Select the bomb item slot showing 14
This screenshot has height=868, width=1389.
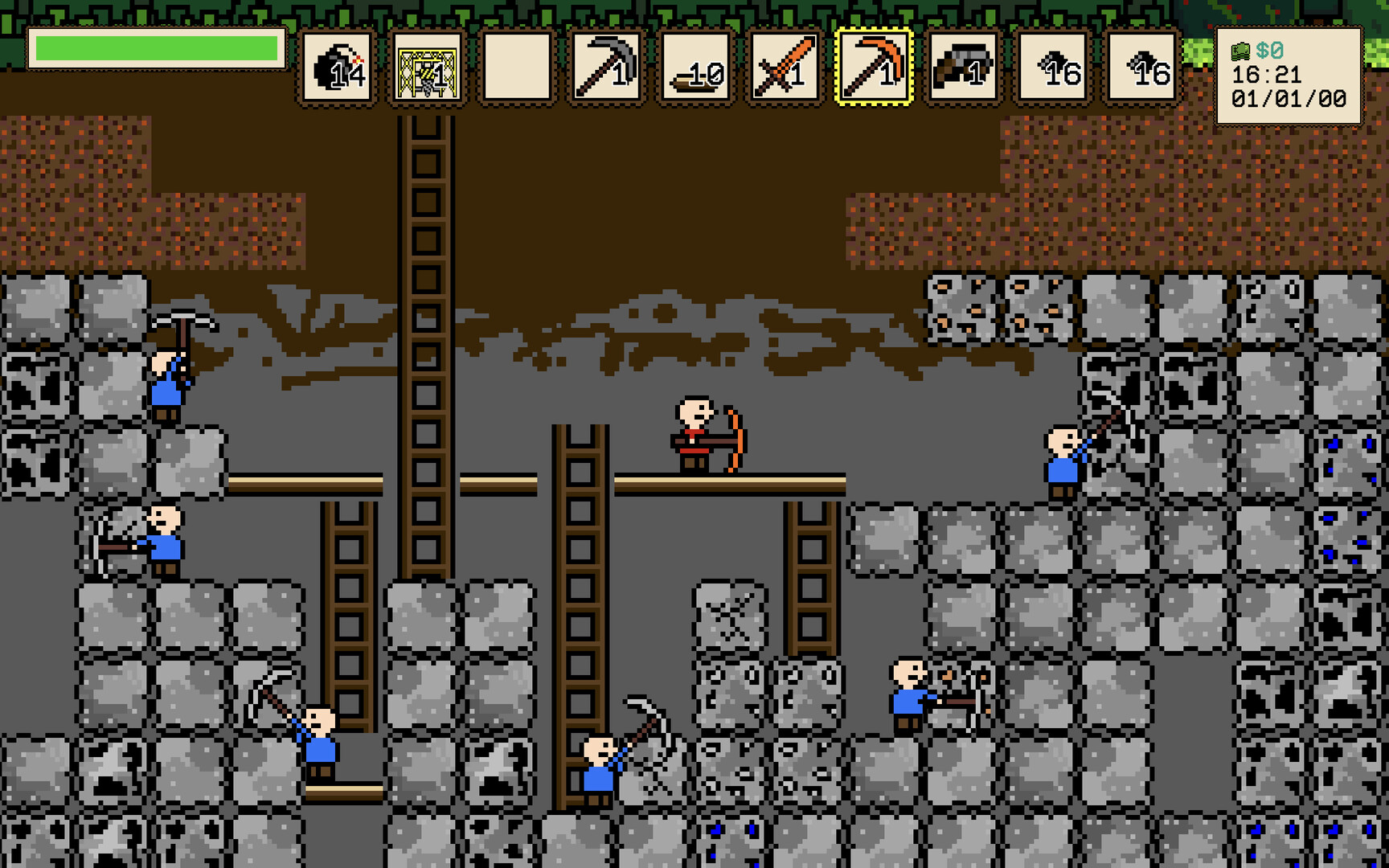coord(338,68)
